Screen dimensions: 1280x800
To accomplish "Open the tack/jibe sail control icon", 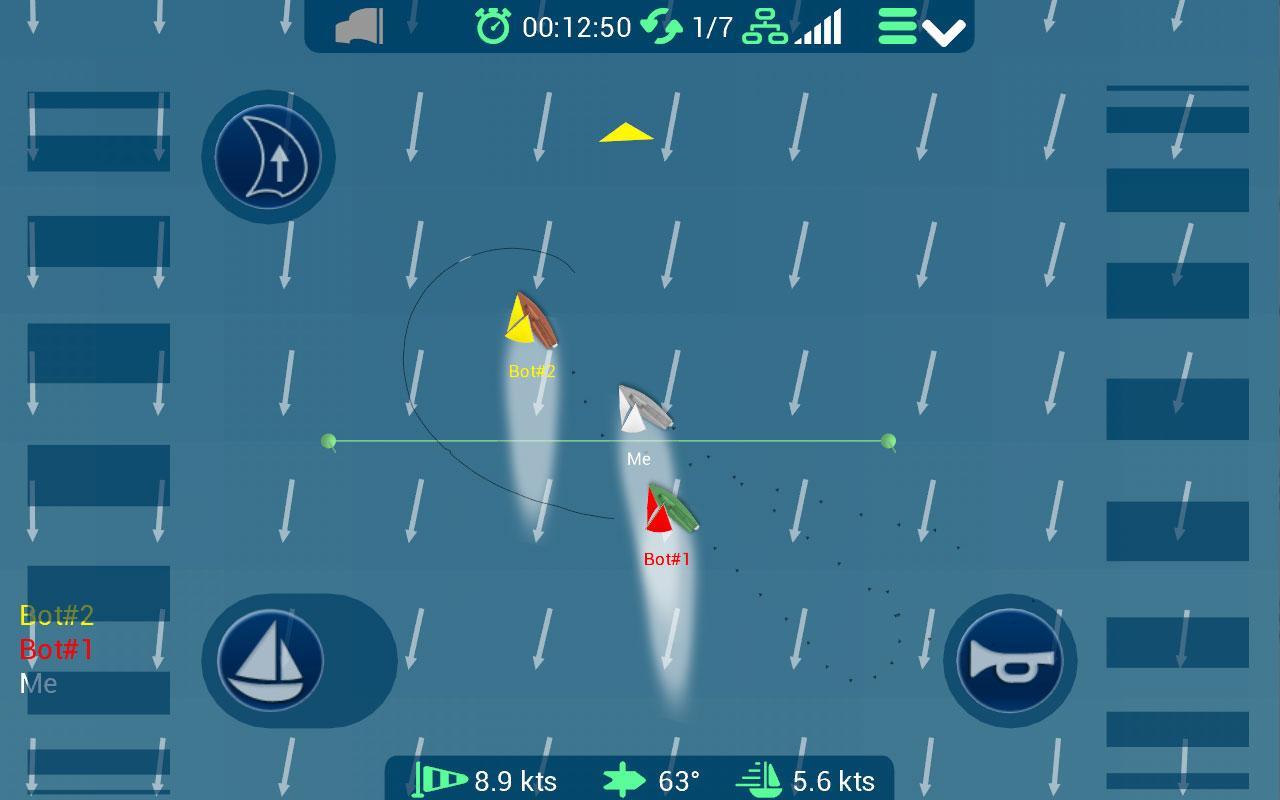I will point(267,157).
